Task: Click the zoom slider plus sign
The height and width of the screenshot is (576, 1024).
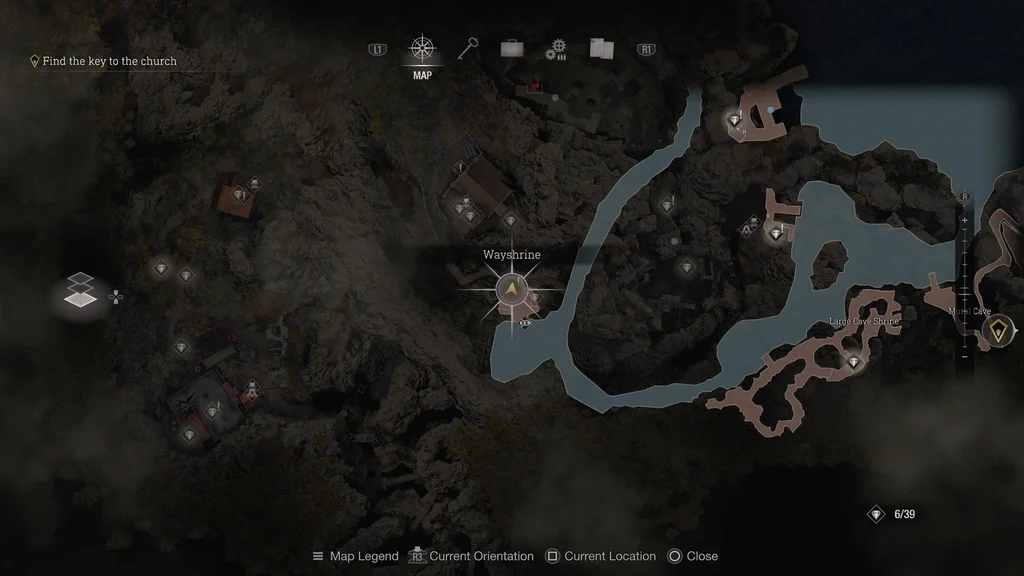Action: click(964, 219)
